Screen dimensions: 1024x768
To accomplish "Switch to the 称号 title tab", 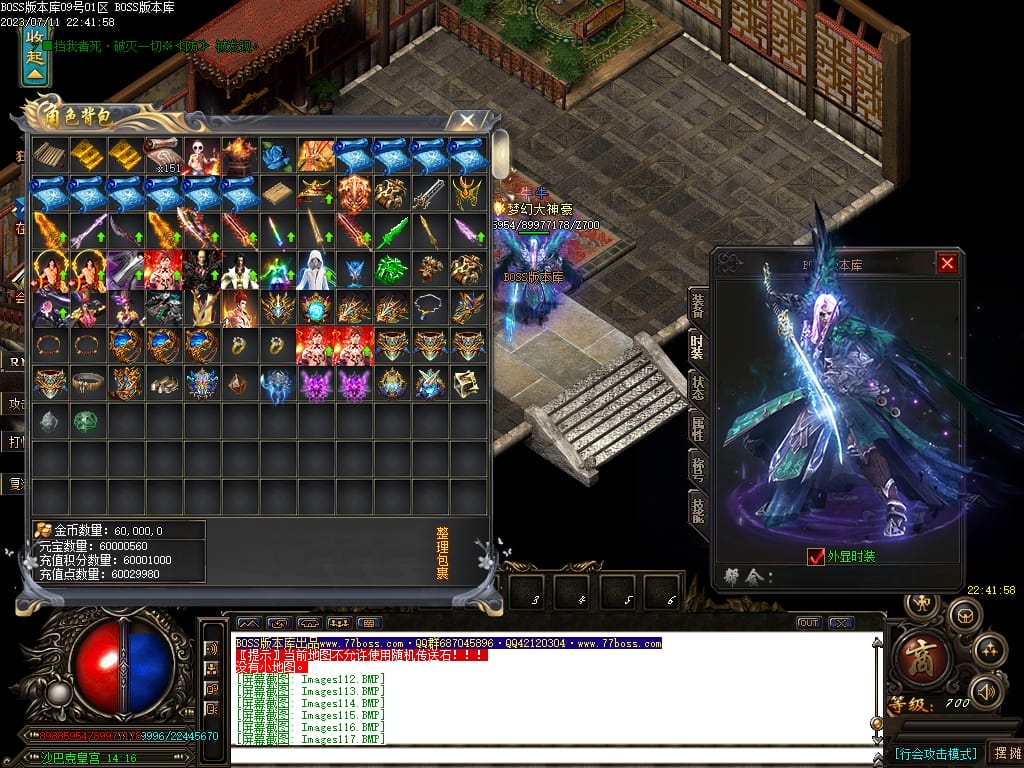I will tap(697, 467).
